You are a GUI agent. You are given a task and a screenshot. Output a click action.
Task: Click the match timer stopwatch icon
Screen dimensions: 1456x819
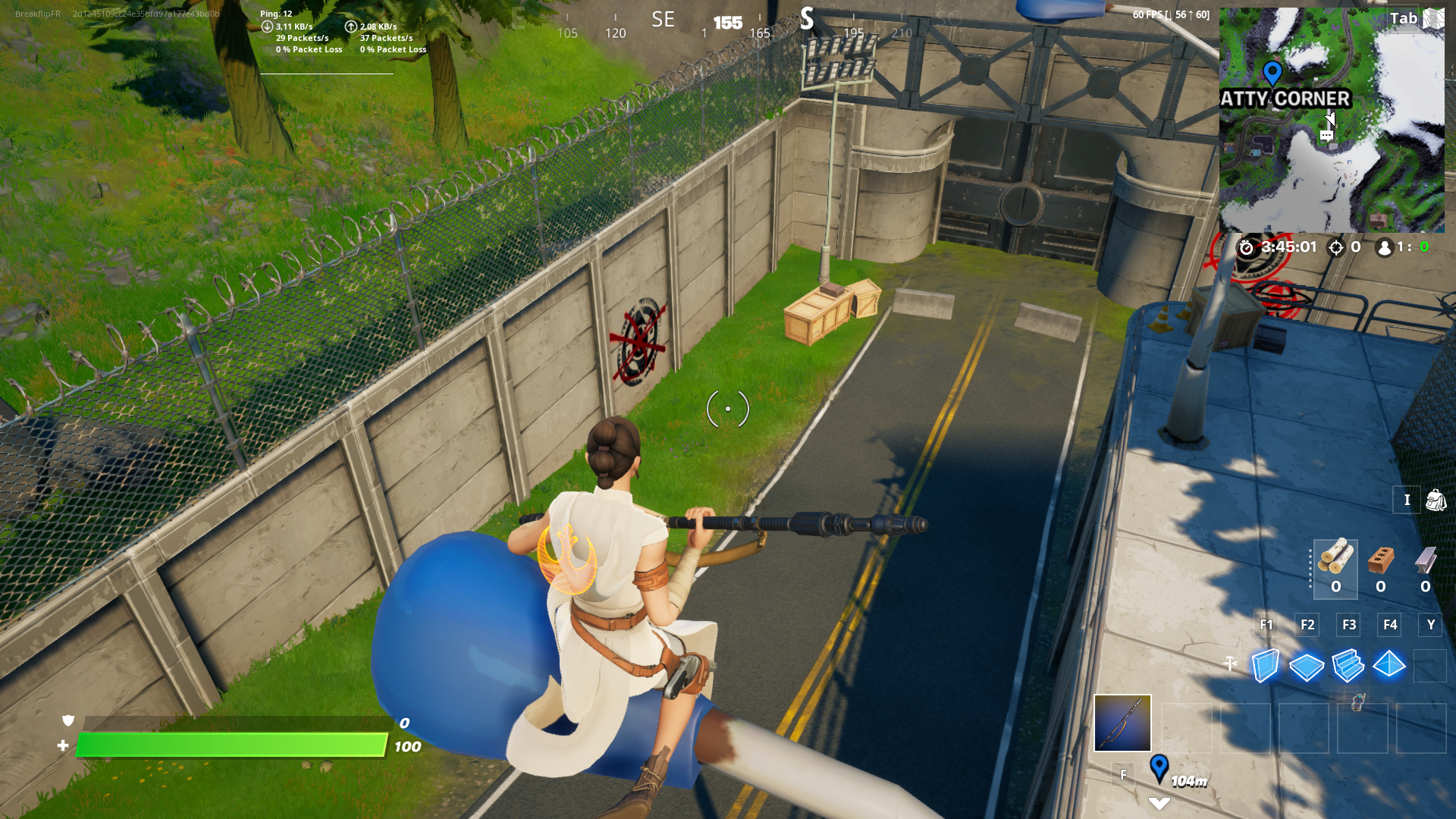[x=1246, y=247]
